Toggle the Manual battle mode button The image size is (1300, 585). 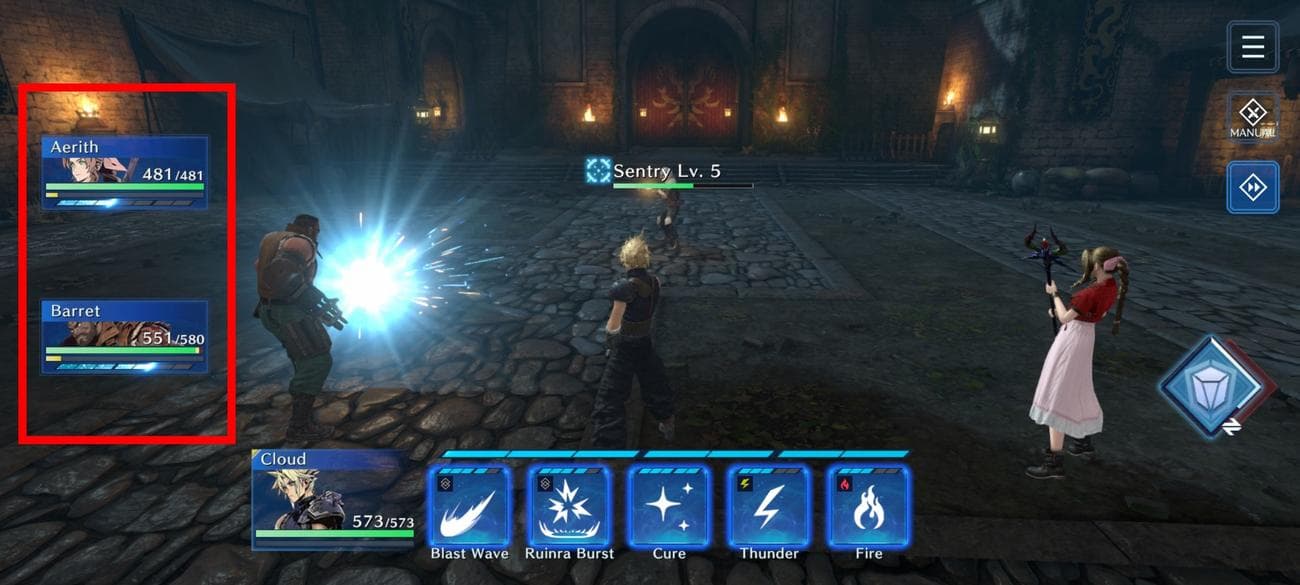[x=1252, y=117]
